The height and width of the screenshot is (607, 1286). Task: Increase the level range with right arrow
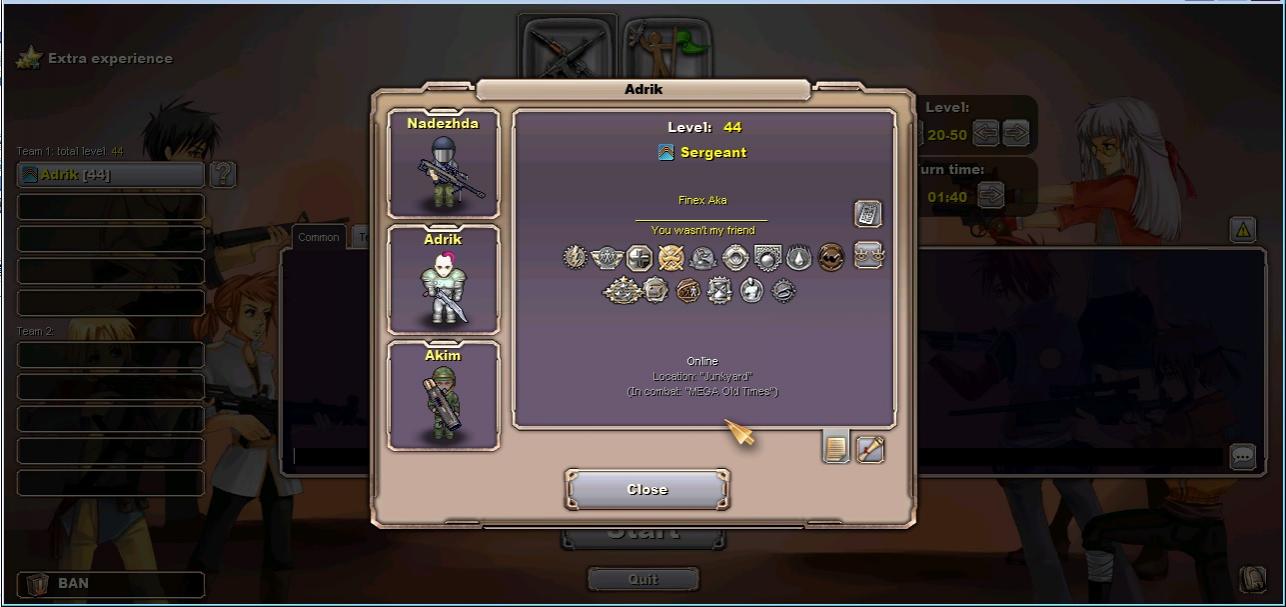[x=1016, y=133]
